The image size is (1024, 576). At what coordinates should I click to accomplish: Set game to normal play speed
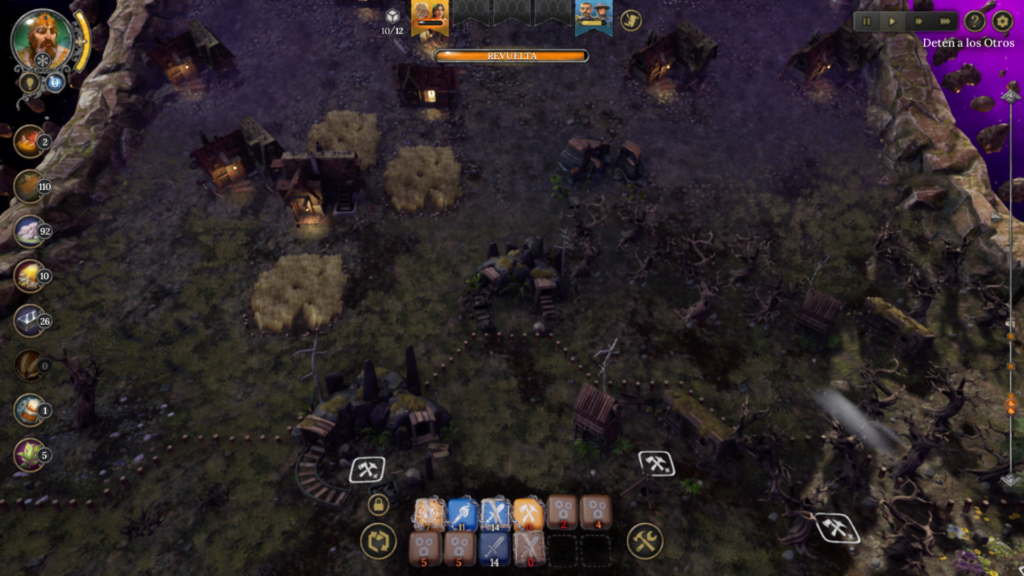(892, 21)
